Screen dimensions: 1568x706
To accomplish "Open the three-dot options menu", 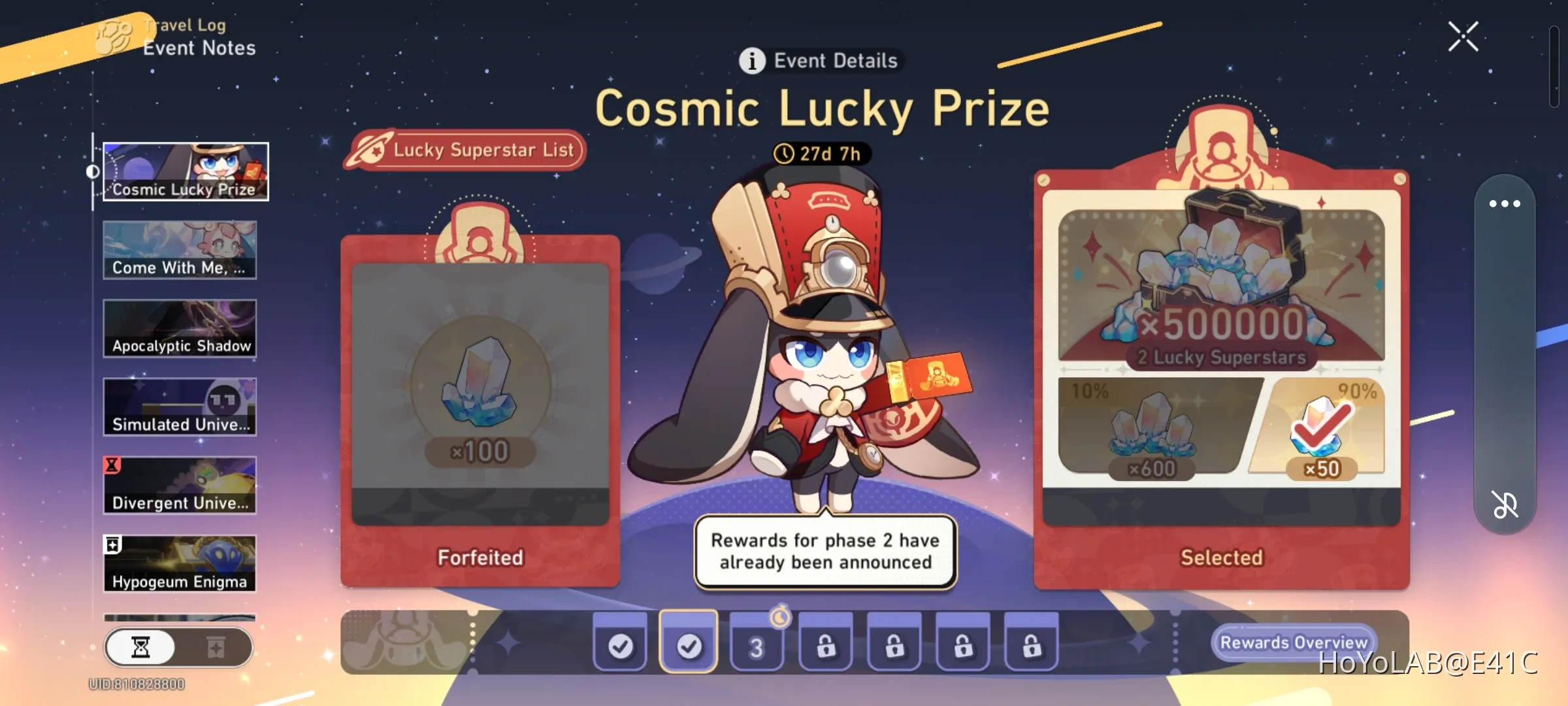I will click(1506, 203).
